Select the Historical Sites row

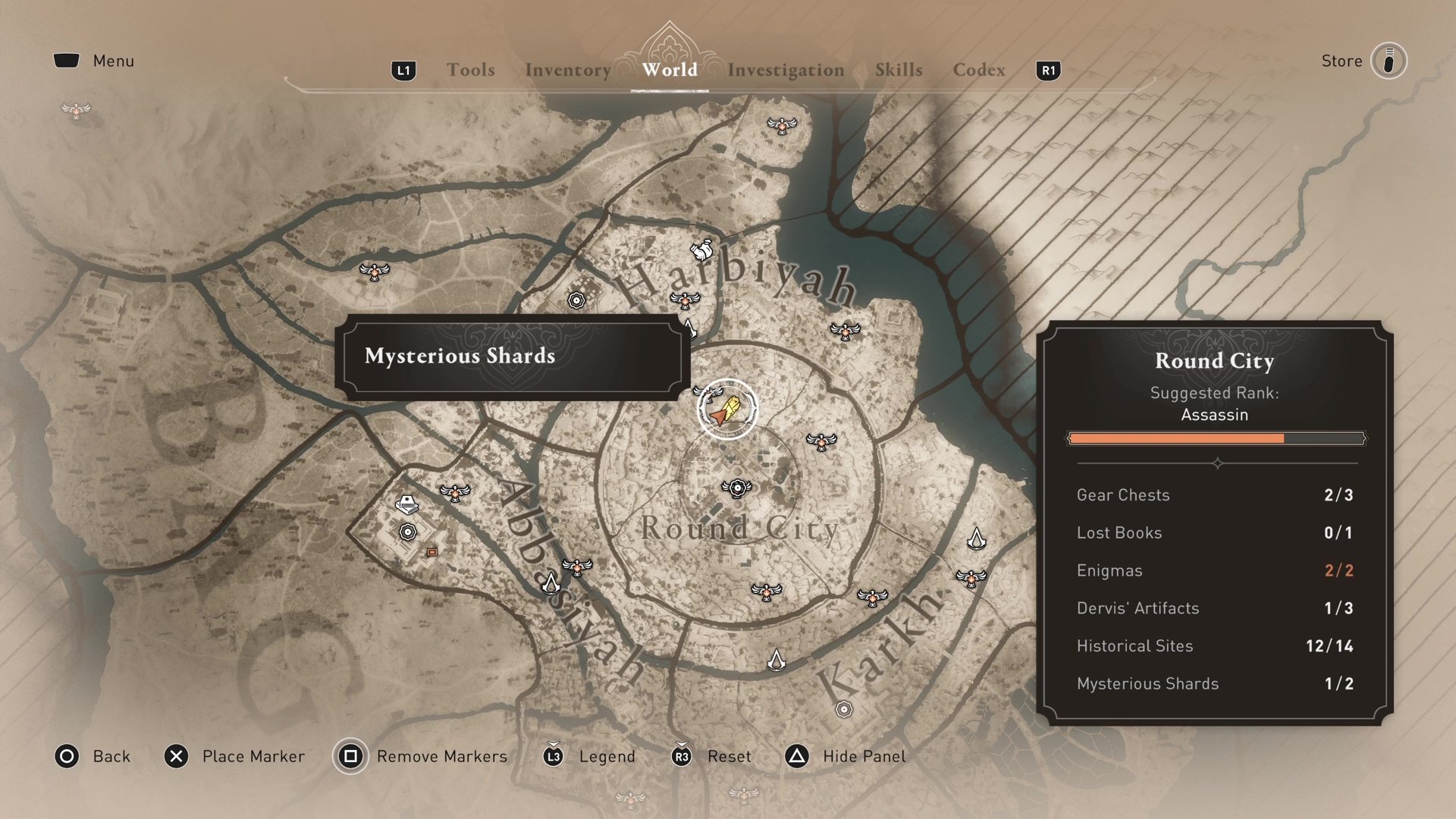[1214, 645]
